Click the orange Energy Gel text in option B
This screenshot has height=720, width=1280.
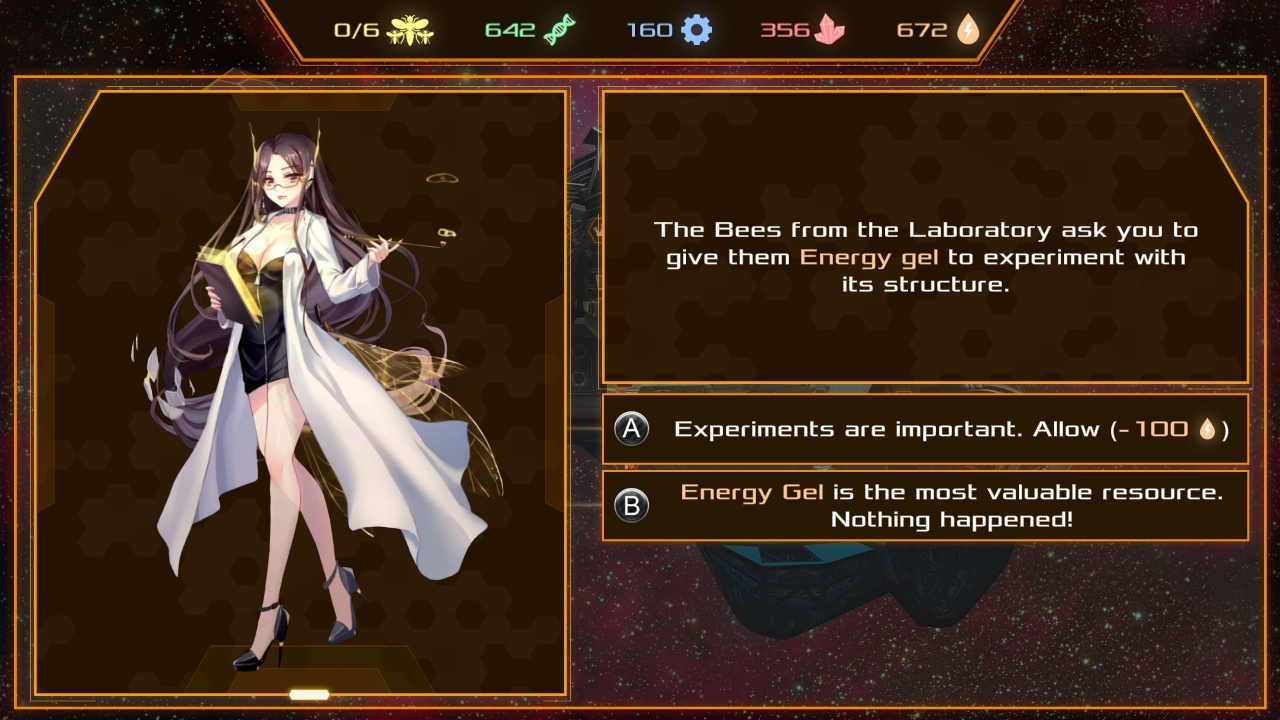pos(753,491)
